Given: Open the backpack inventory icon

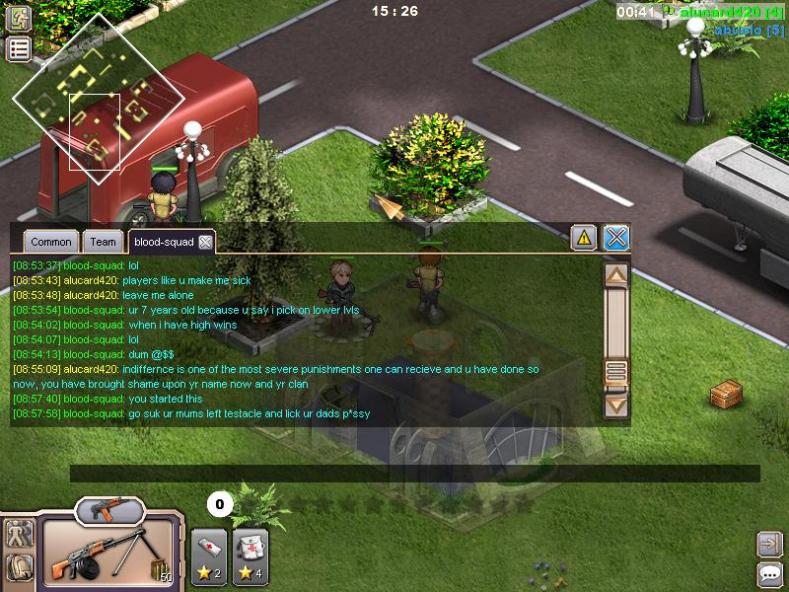Looking at the screenshot, I should [19, 567].
